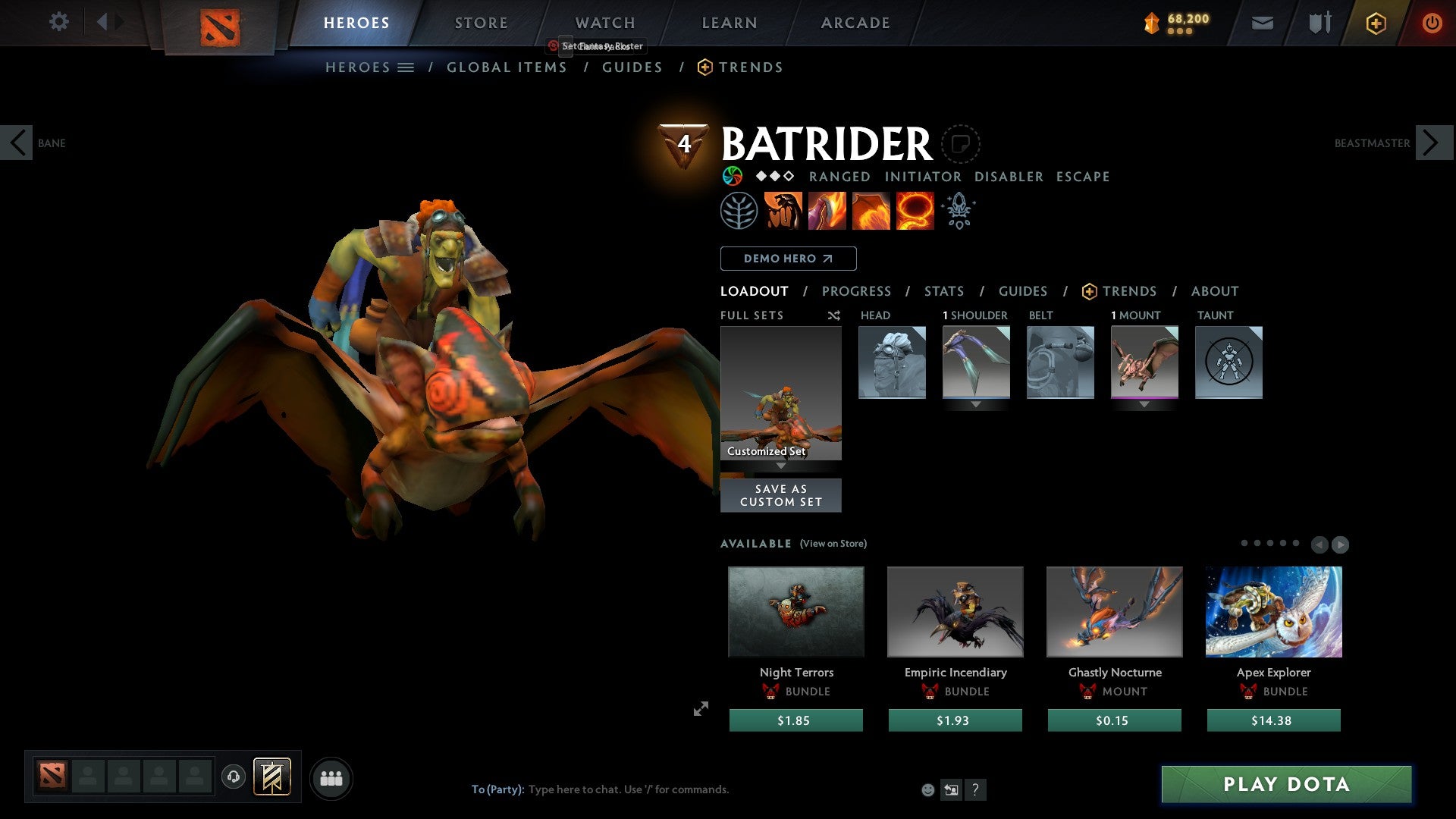Expand the Mount slot dropdown arrow
The width and height of the screenshot is (1456, 819).
pyautogui.click(x=1144, y=404)
